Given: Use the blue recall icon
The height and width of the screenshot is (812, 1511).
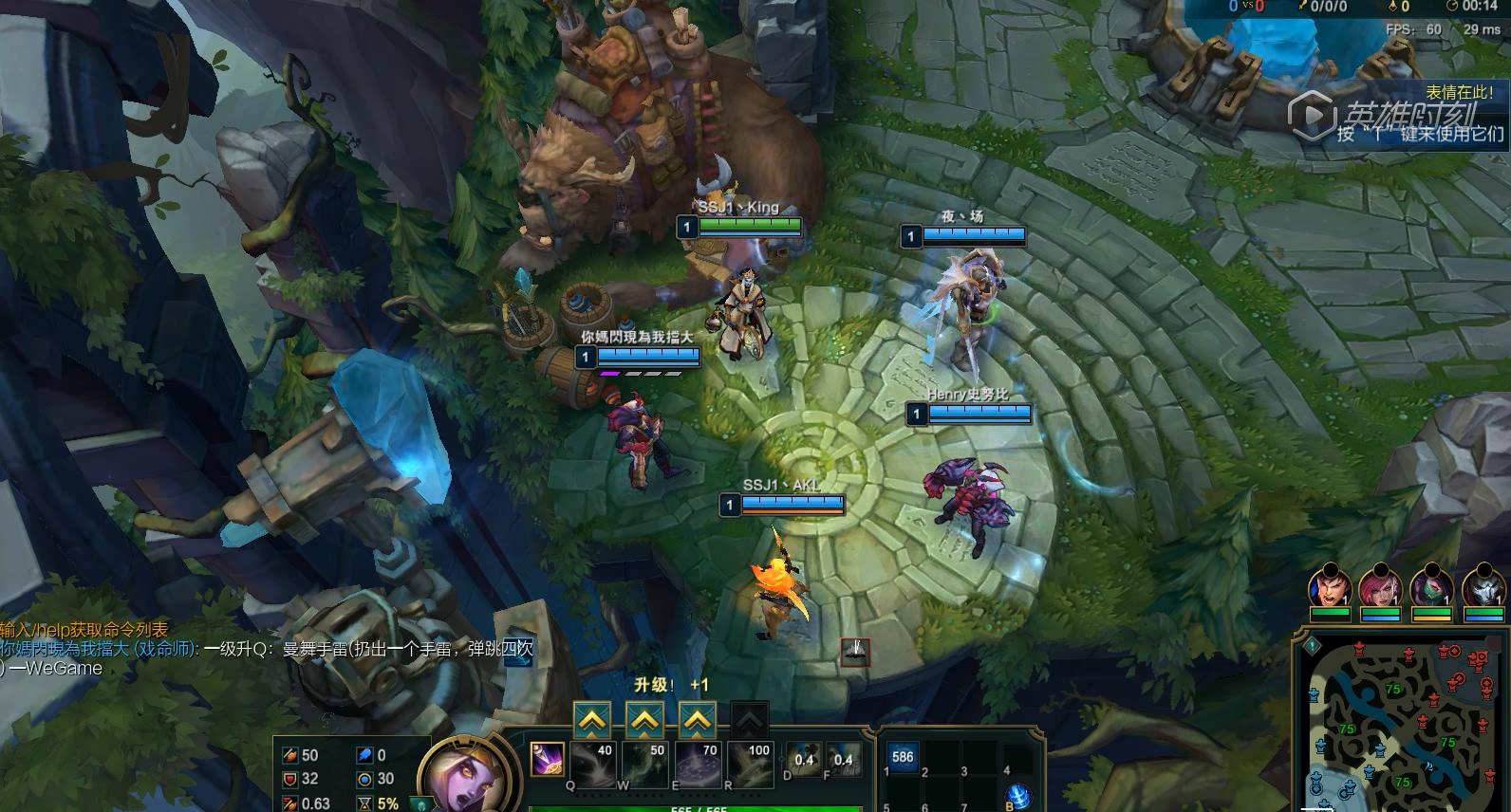Looking at the screenshot, I should [x=1017, y=796].
